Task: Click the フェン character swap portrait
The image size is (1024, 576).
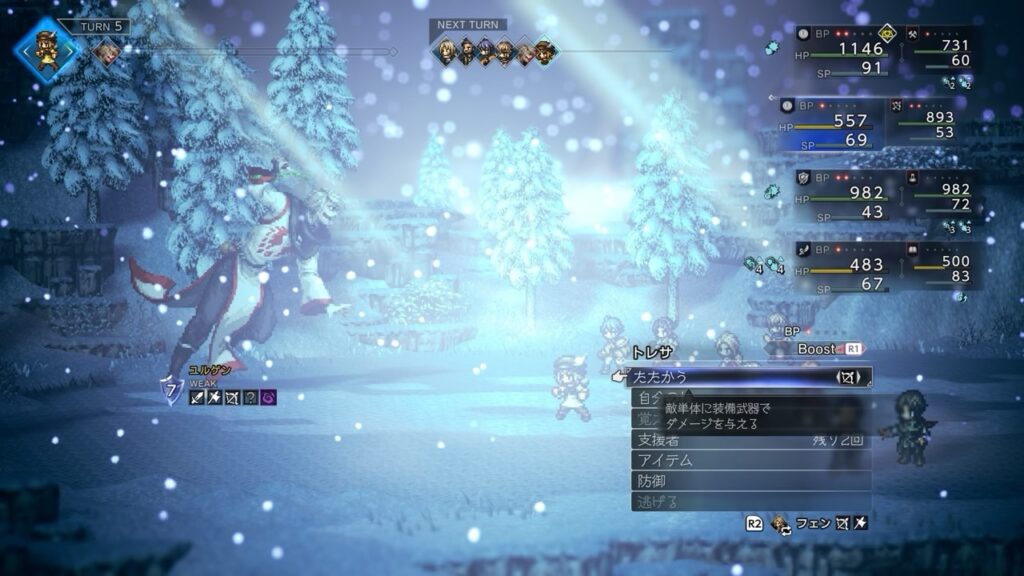Action: tap(778, 523)
